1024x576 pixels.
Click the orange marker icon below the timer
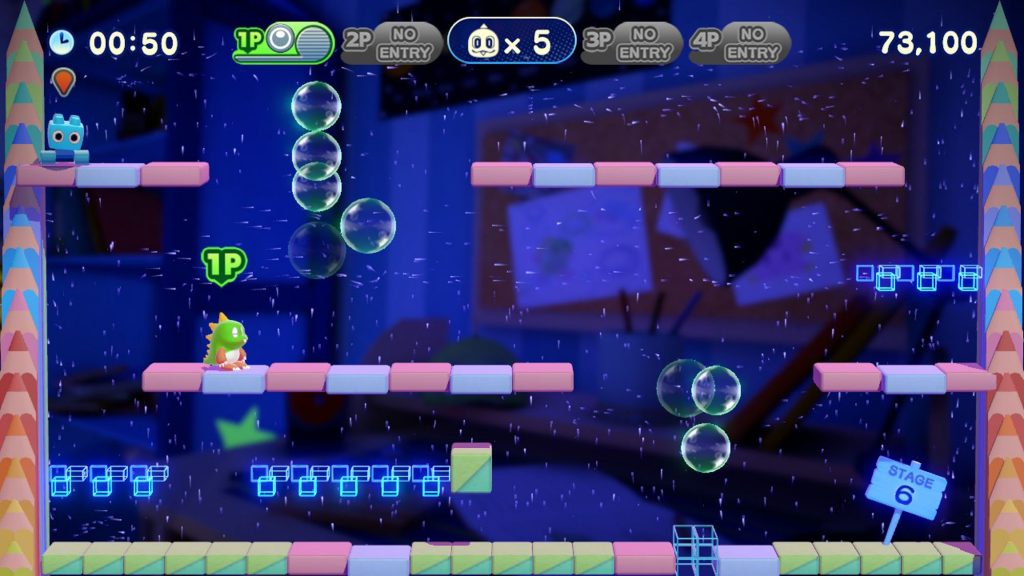pos(63,80)
